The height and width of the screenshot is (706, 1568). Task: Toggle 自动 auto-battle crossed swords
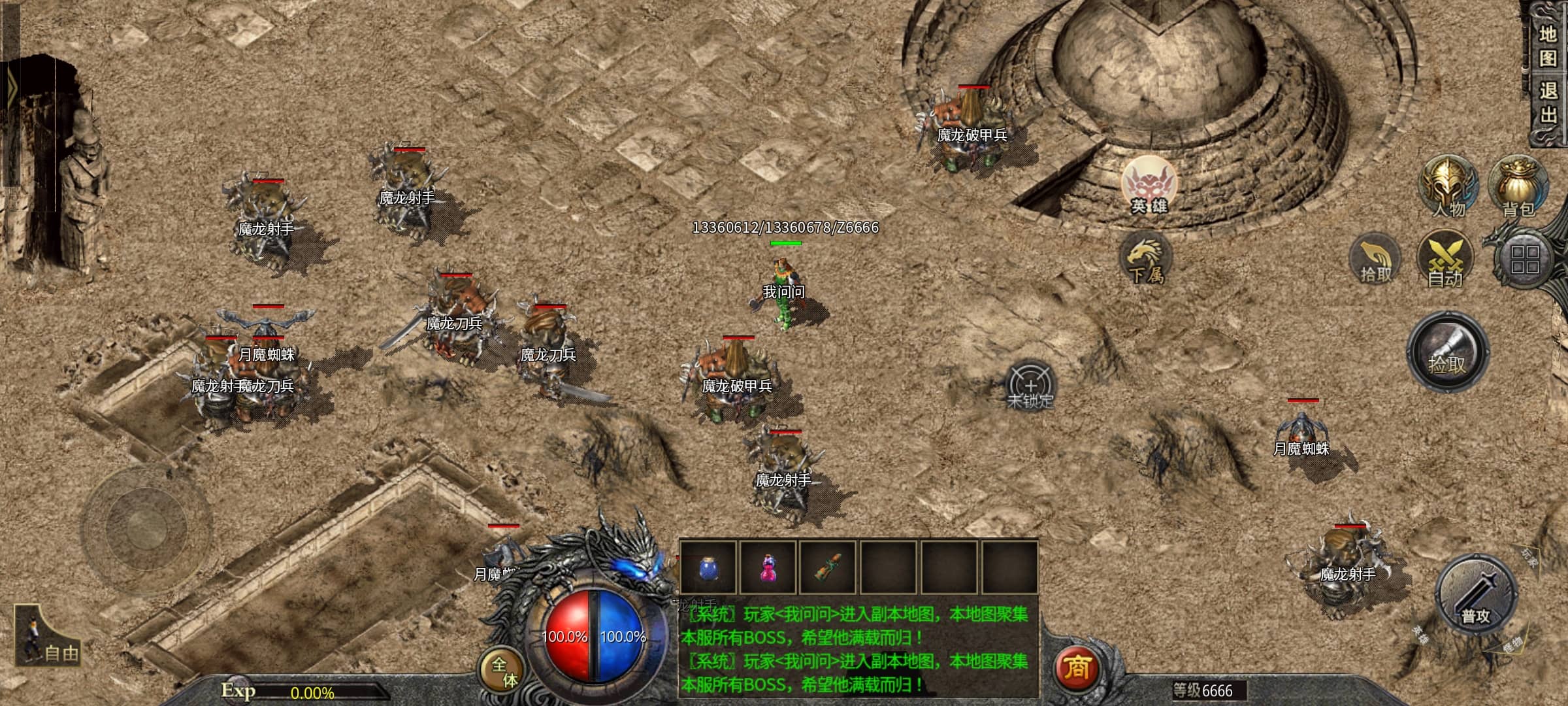[x=1445, y=260]
